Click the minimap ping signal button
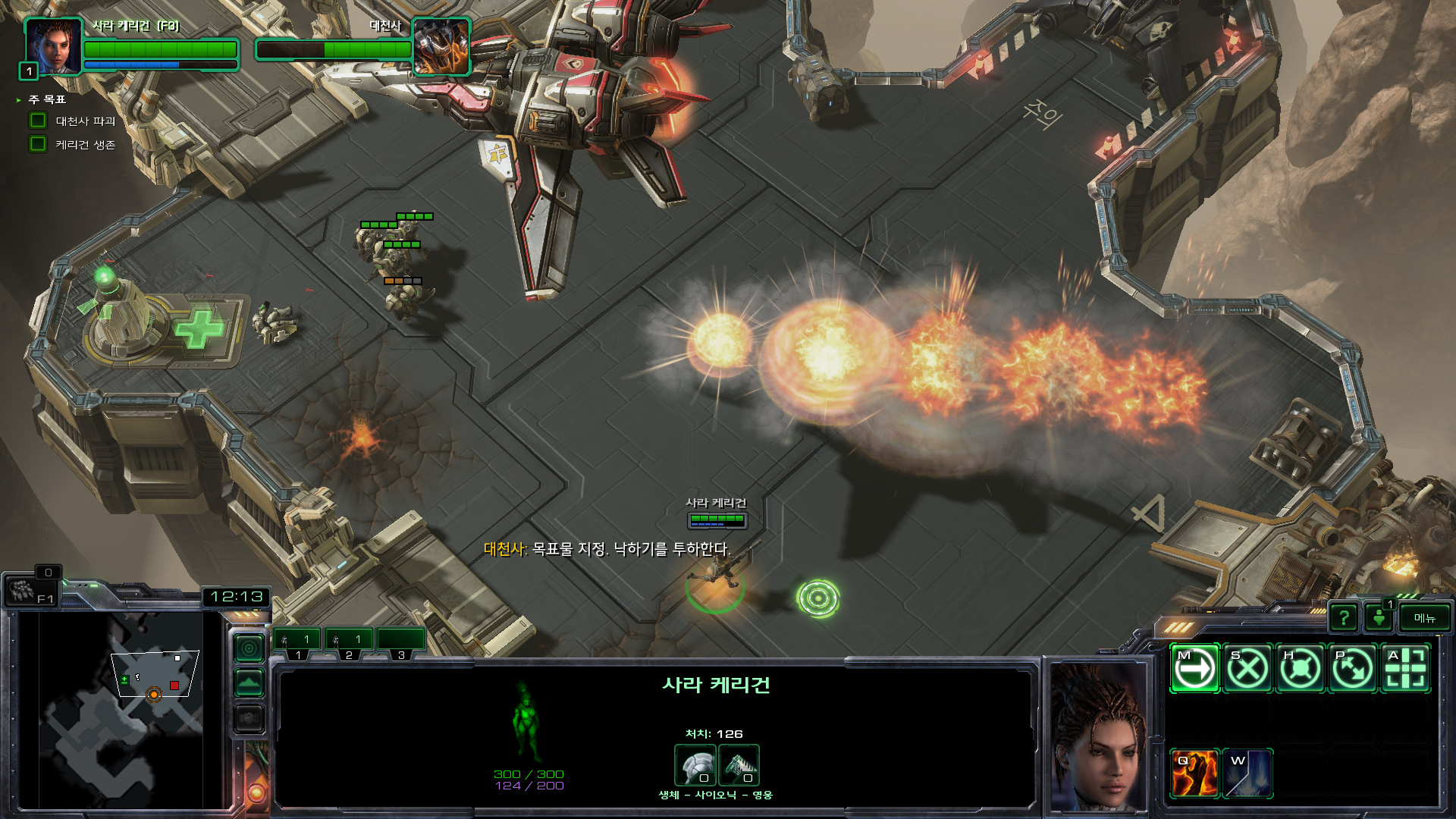The width and height of the screenshot is (1456, 819). (x=249, y=648)
